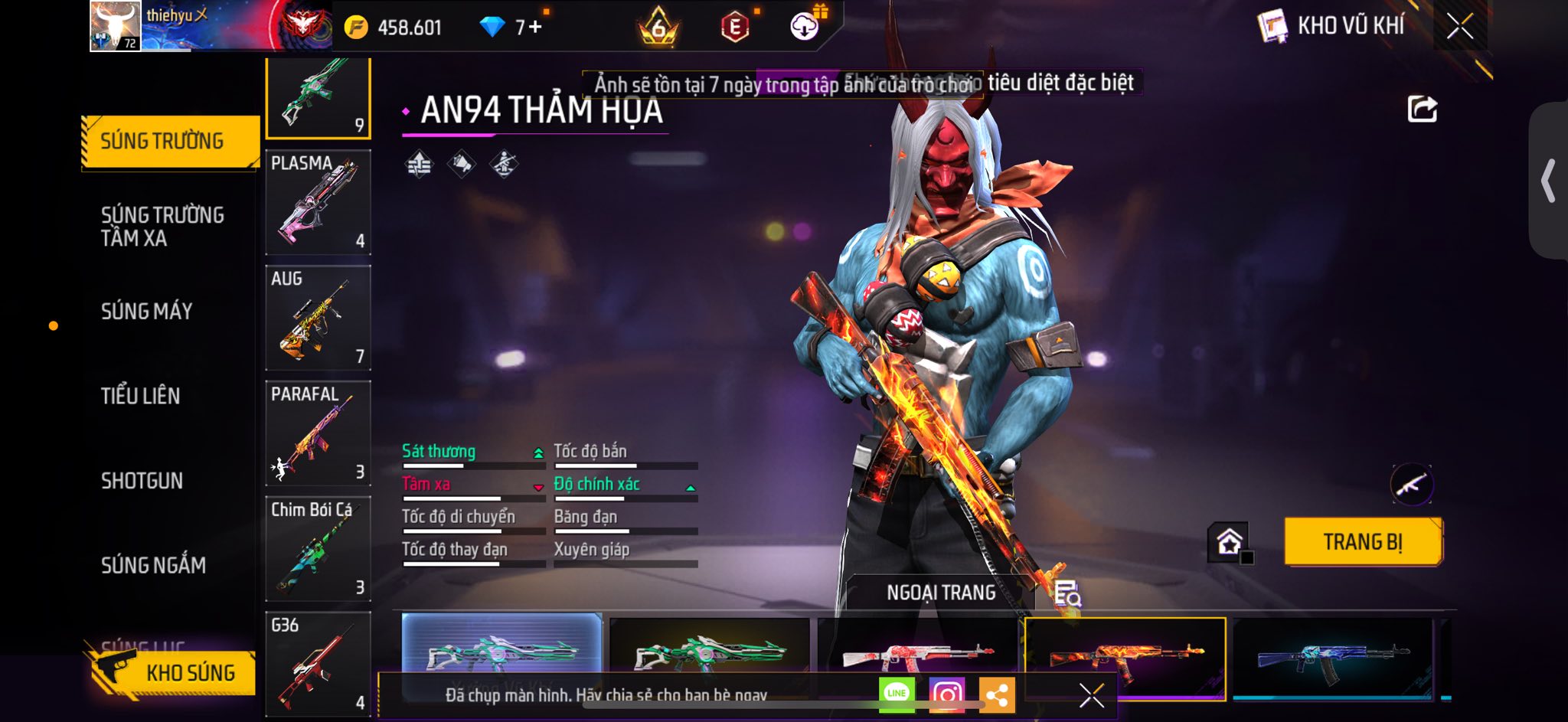Switch to Súng Trường Tầm Xa category

[x=162, y=226]
